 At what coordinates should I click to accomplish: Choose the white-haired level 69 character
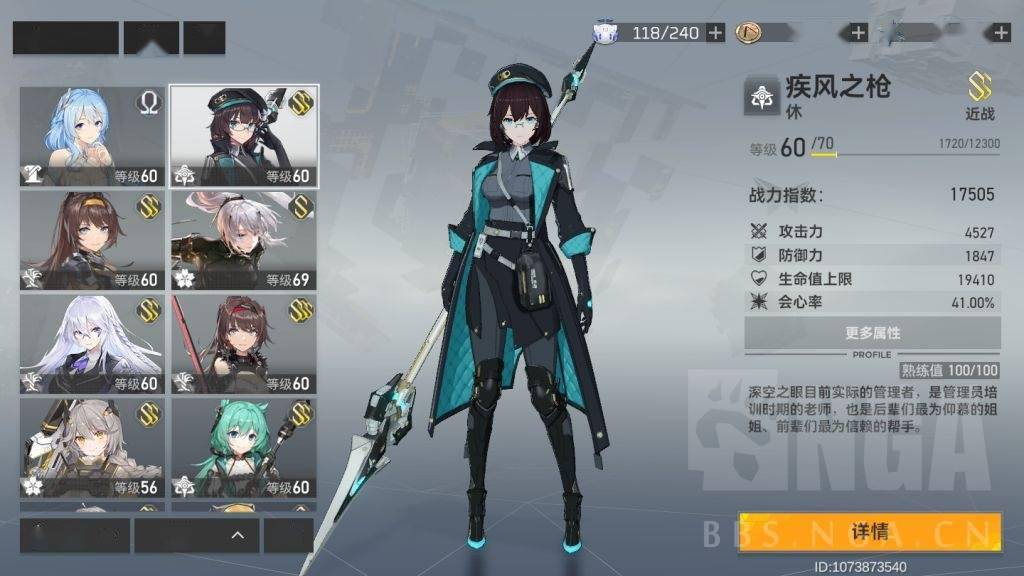(244, 241)
